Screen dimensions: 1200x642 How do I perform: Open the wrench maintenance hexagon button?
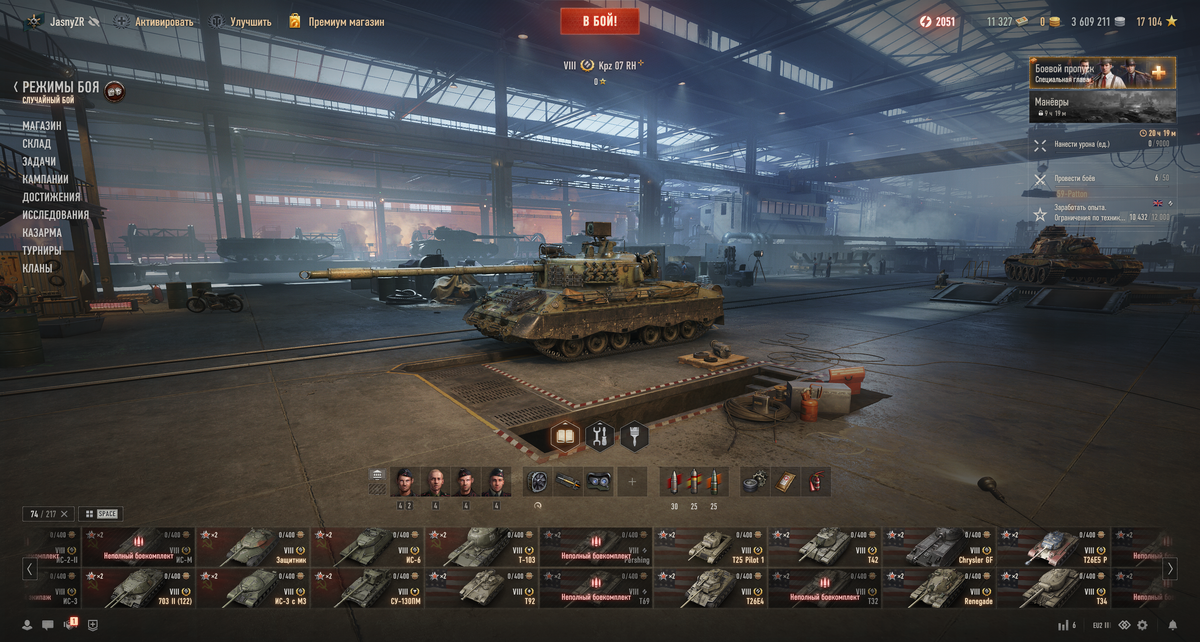(x=600, y=436)
